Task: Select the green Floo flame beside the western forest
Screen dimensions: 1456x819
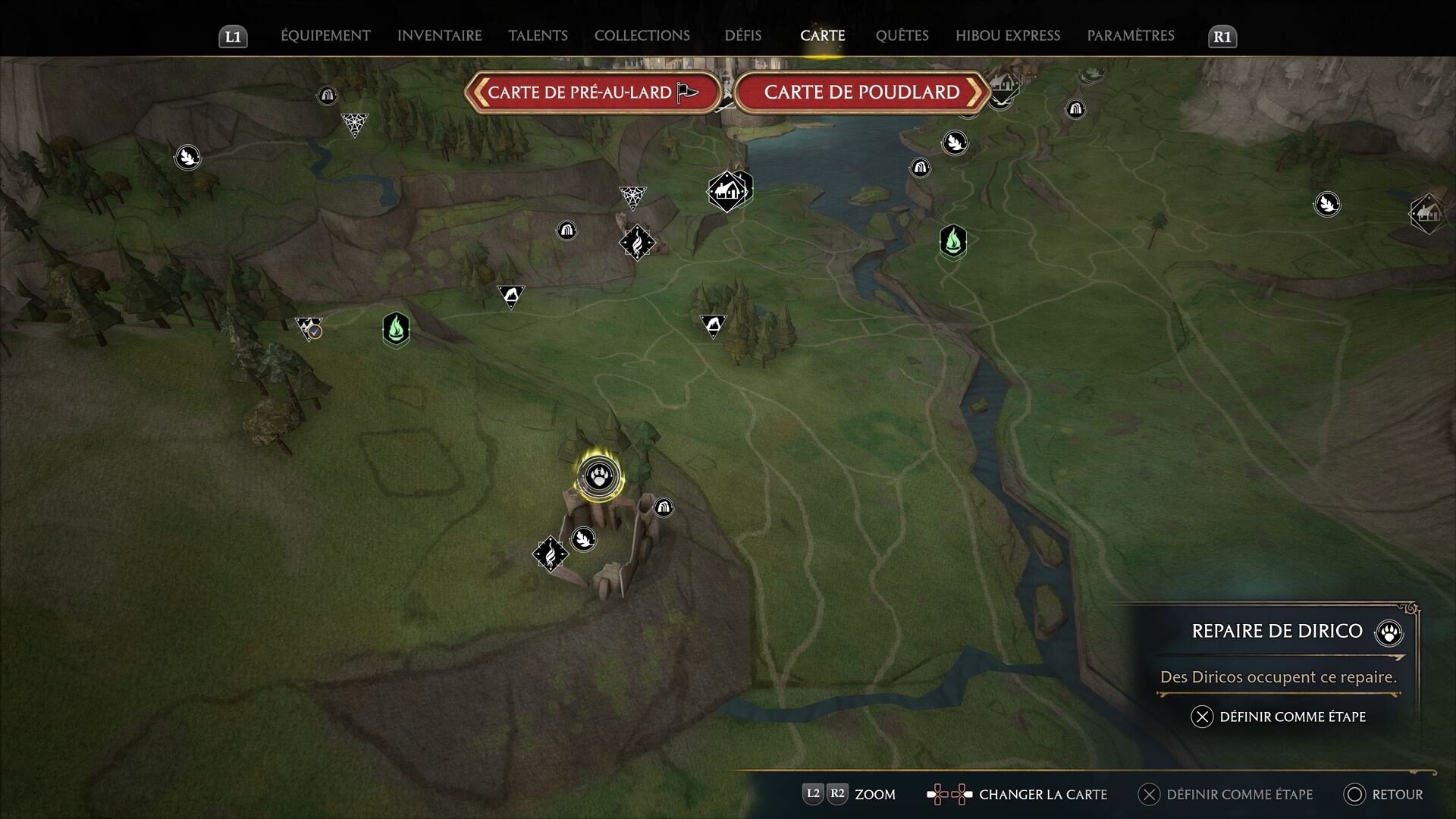Action: 396,329
